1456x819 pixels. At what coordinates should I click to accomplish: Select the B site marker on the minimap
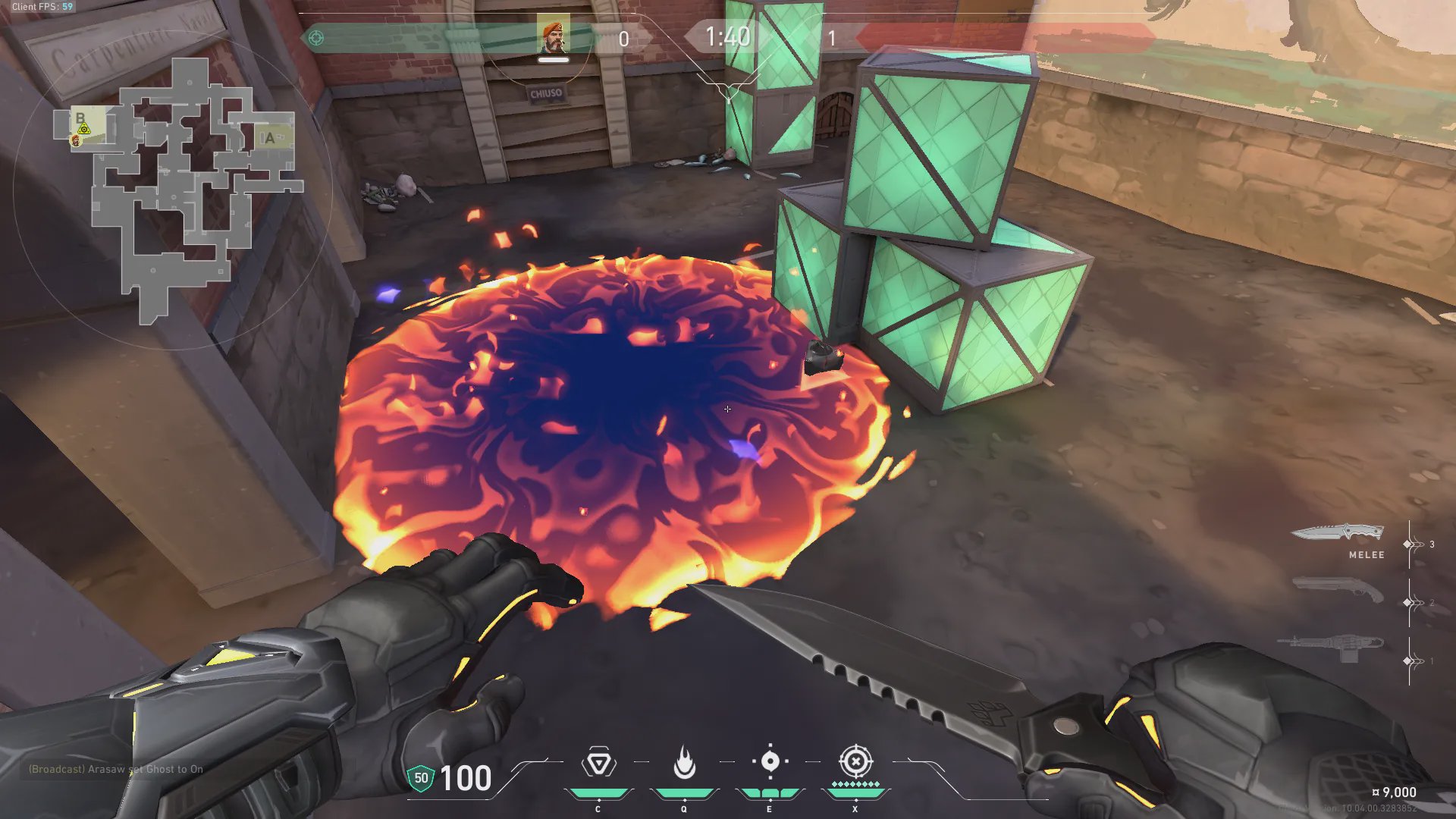pos(80,119)
